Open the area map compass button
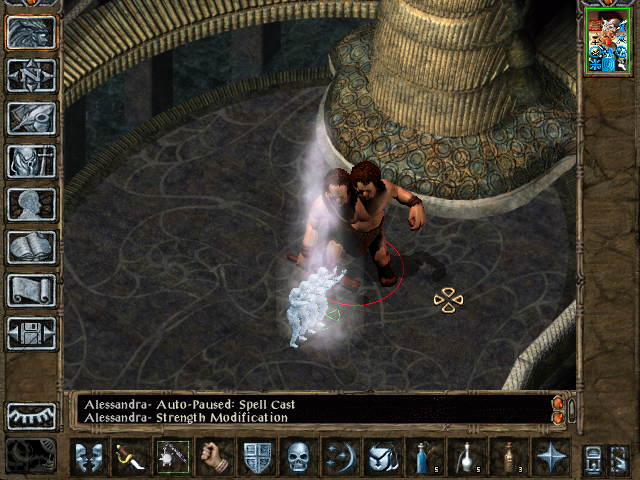 tap(31, 75)
